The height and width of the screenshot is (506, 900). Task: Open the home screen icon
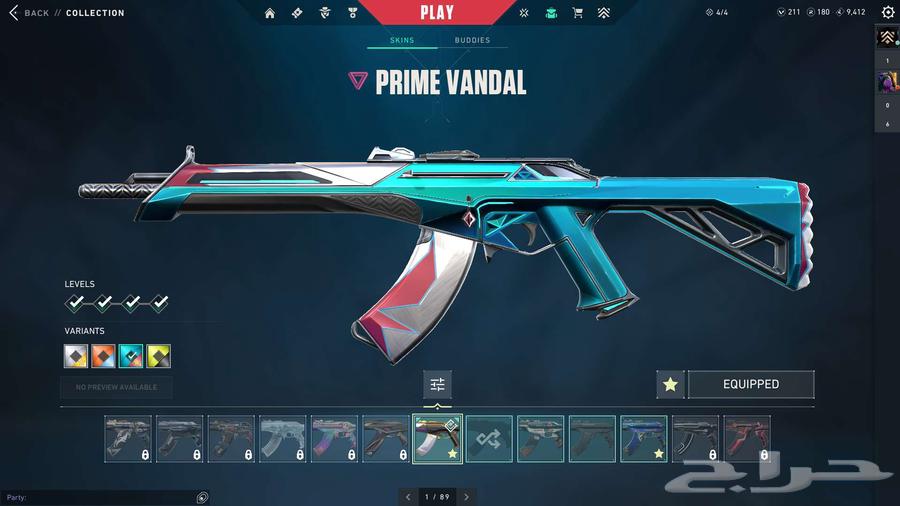click(270, 13)
